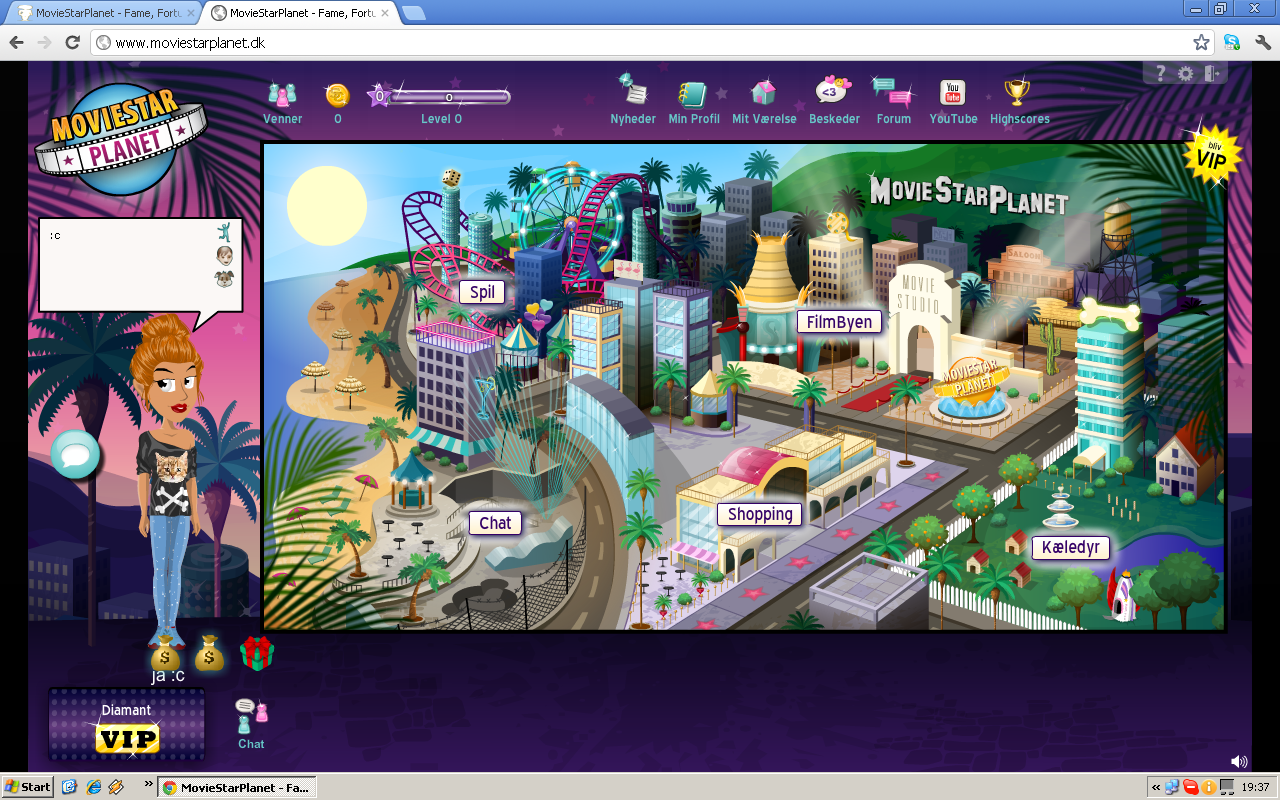Open the Venner friends icon
The height and width of the screenshot is (800, 1280).
[282, 97]
